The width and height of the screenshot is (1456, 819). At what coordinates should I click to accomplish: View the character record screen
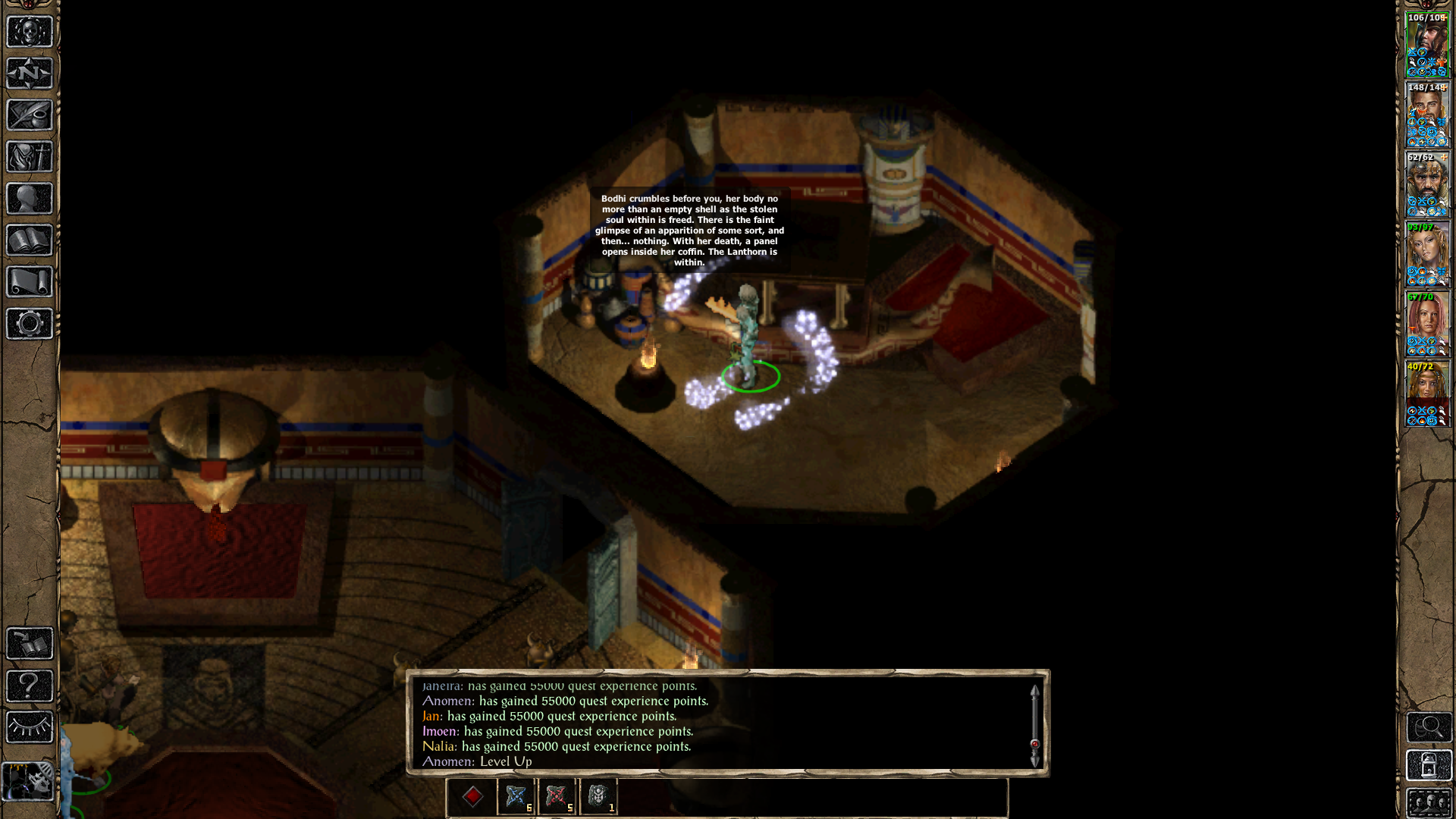click(x=29, y=199)
